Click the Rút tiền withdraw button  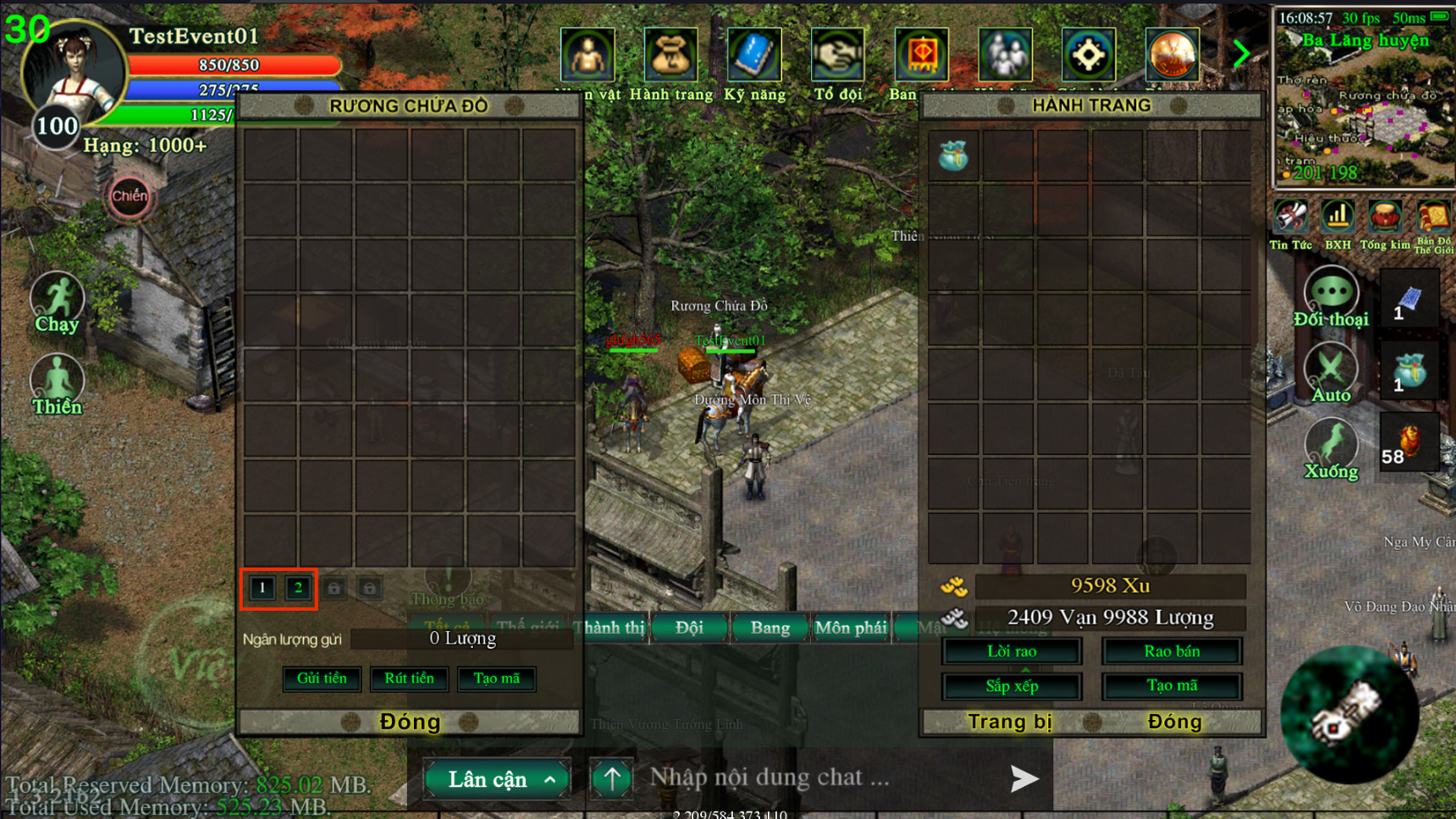[x=409, y=679]
